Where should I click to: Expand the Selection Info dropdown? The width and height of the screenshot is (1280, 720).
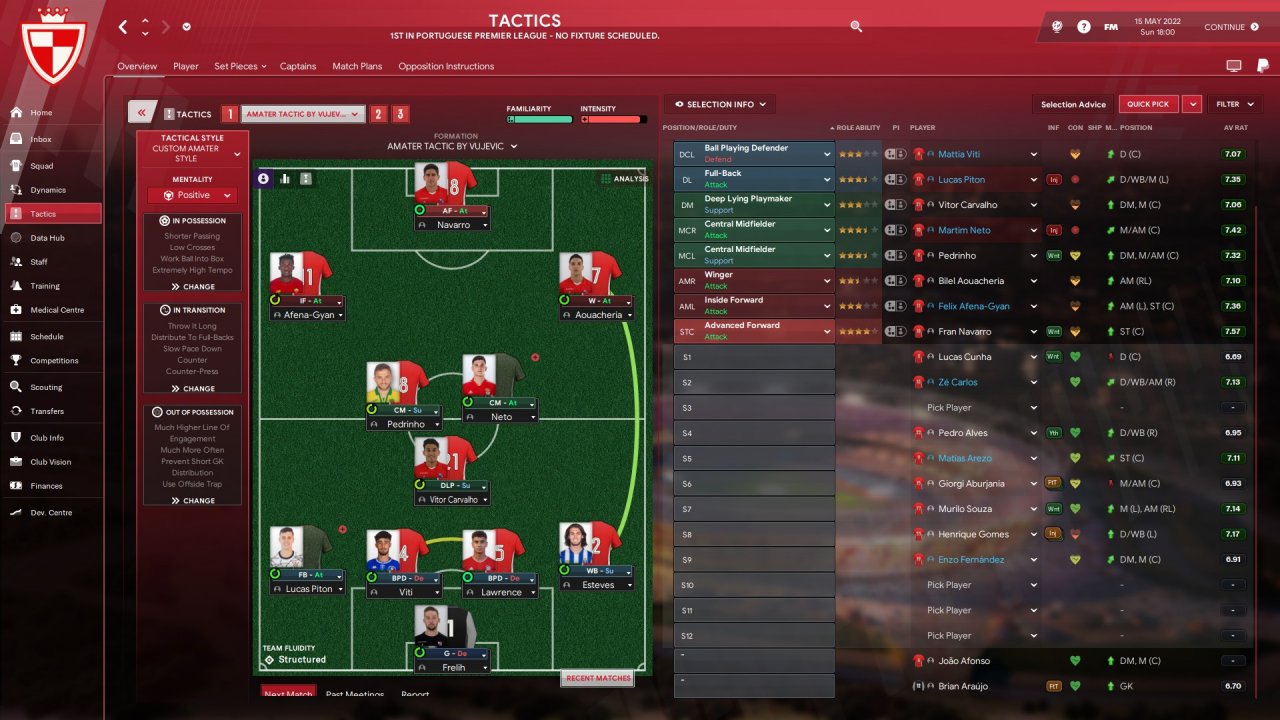coord(720,104)
